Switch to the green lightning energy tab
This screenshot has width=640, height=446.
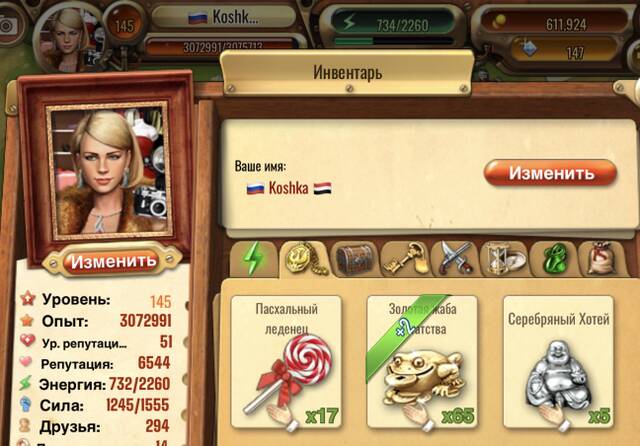point(254,258)
